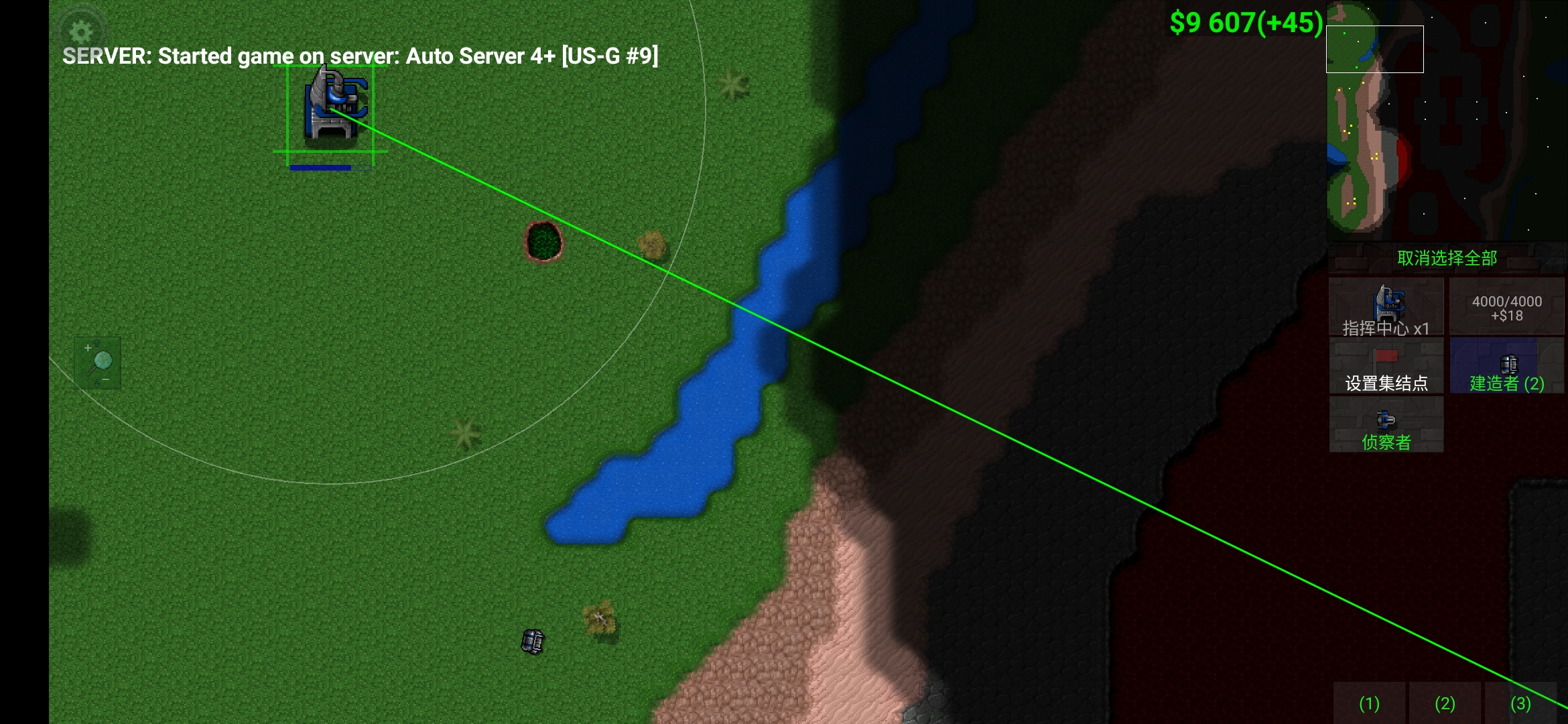Select control group (2)
Screen dimensions: 1568x724
coord(1445,703)
